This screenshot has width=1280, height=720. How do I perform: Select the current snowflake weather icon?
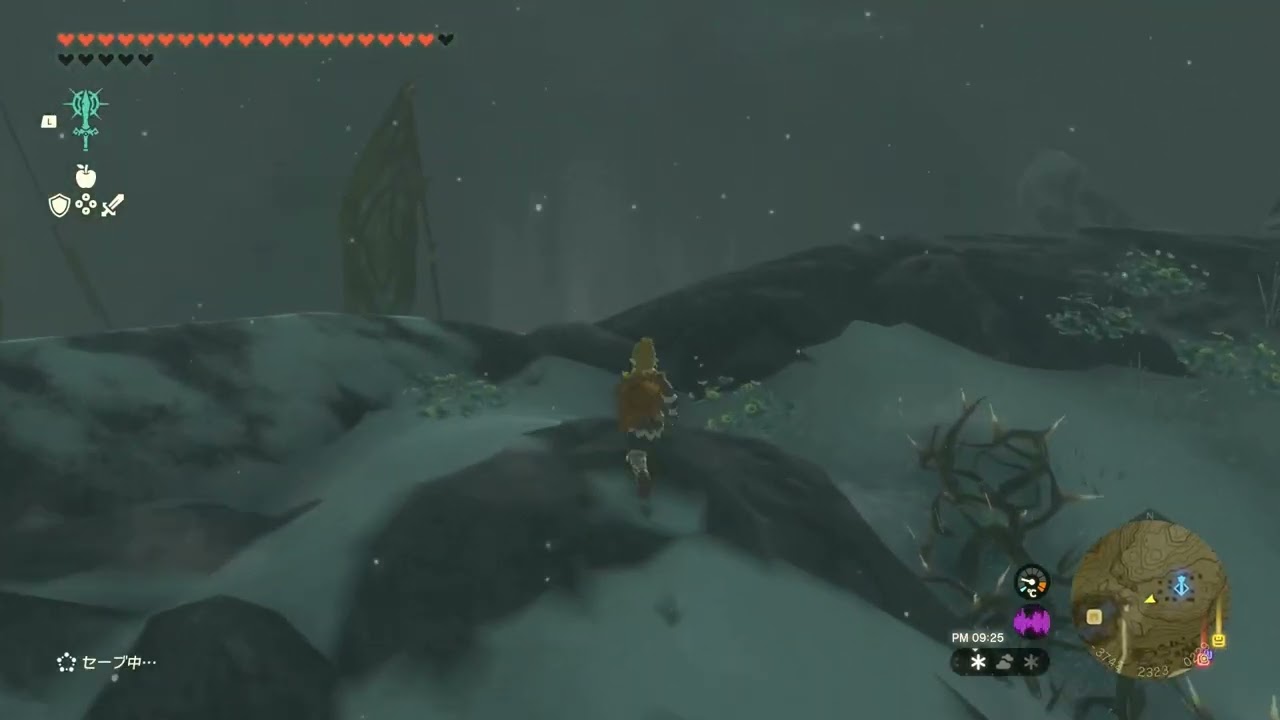coord(978,662)
